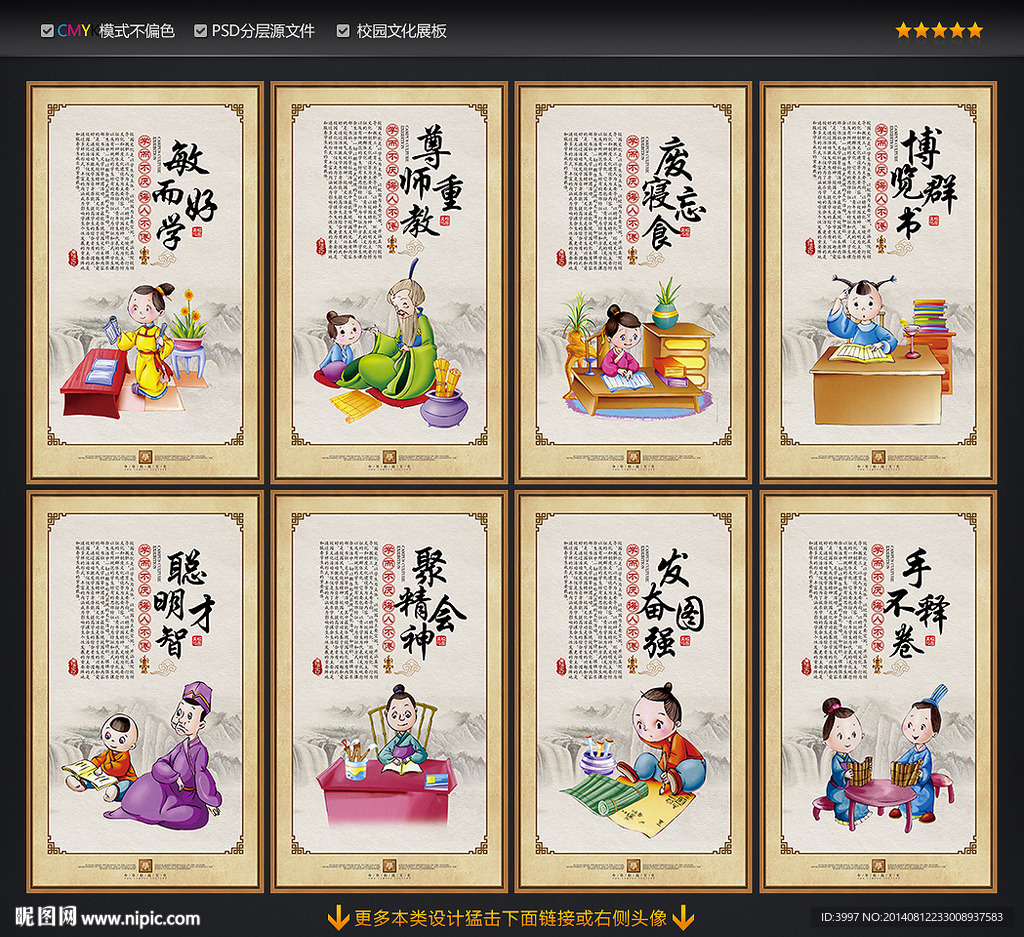Click the 更多本类设计 link text
Screen dimensions: 1024x937
(x=511, y=917)
